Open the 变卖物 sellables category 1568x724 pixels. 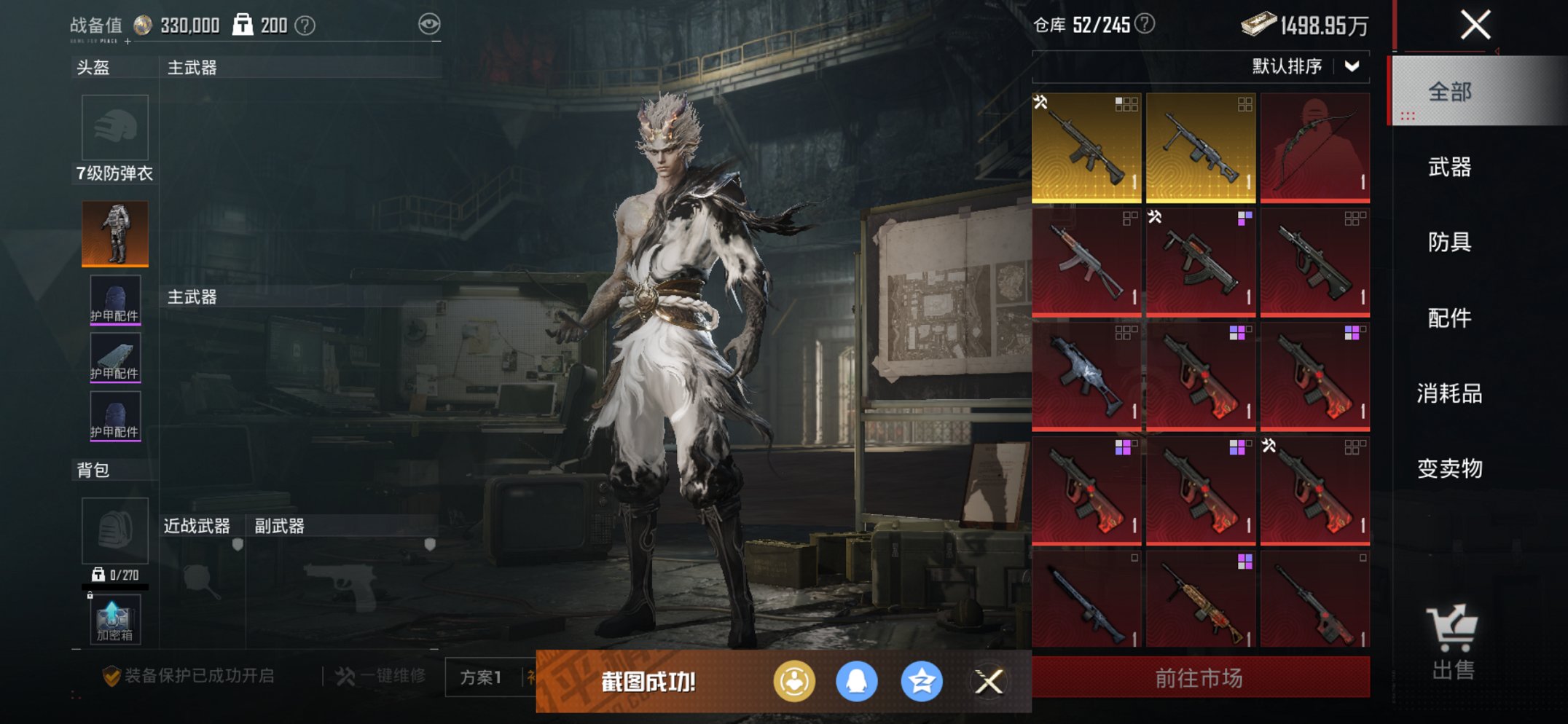click(x=1450, y=468)
